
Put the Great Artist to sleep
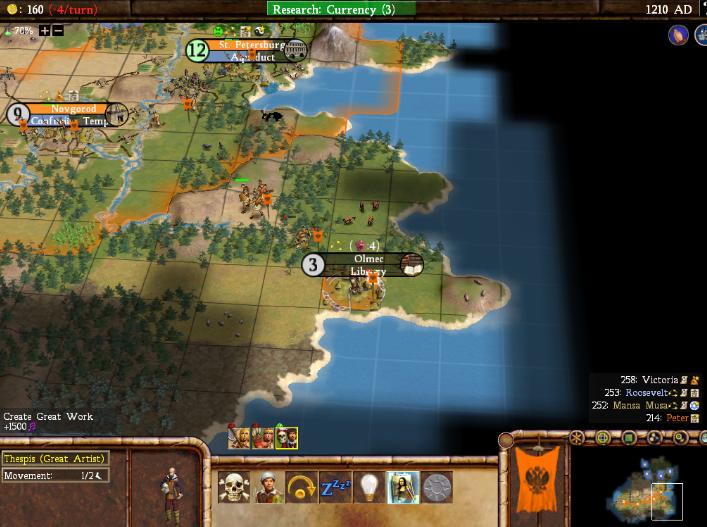[334, 487]
